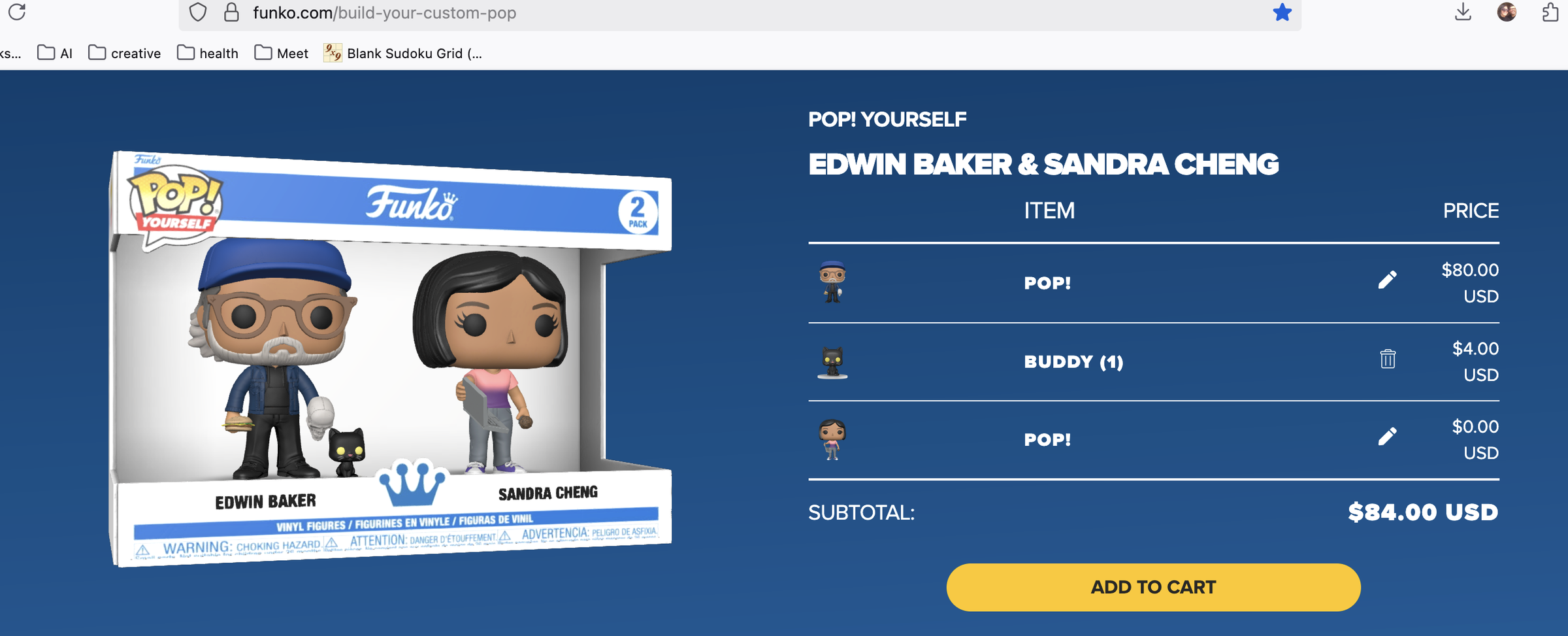Open the browser downloads panel
The width and height of the screenshot is (1568, 636).
click(x=1463, y=12)
